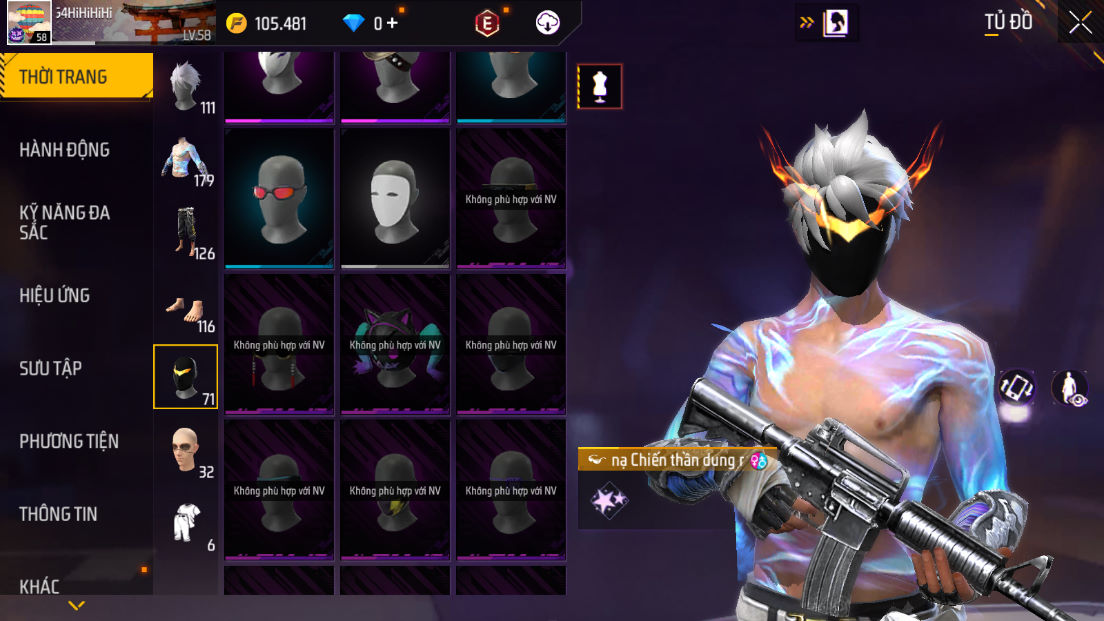The height and width of the screenshot is (621, 1104).
Task: Select the tops subcategory with 179 items
Action: click(x=185, y=160)
